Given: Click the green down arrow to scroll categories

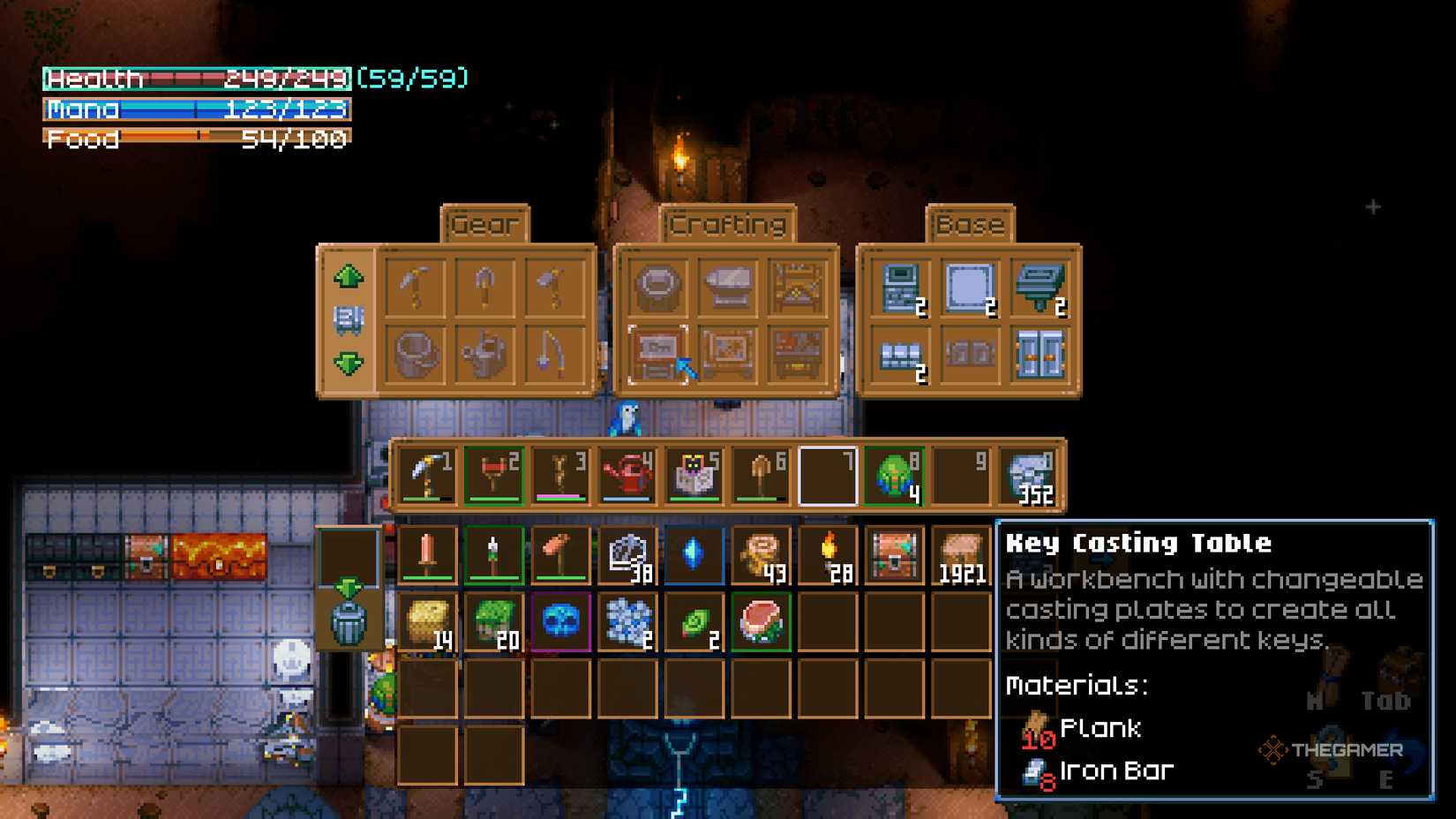Looking at the screenshot, I should coord(349,360).
